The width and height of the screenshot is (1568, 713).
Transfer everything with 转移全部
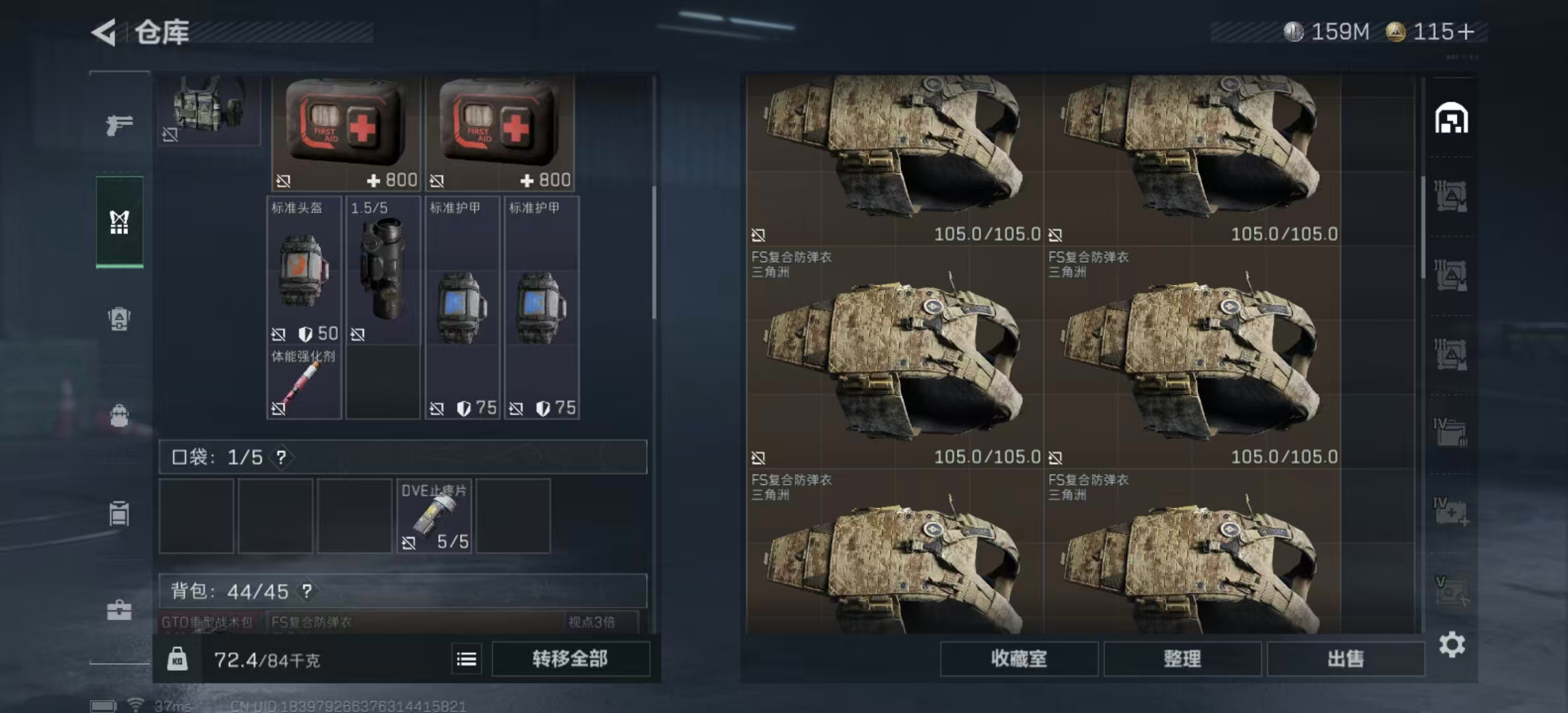coord(570,659)
